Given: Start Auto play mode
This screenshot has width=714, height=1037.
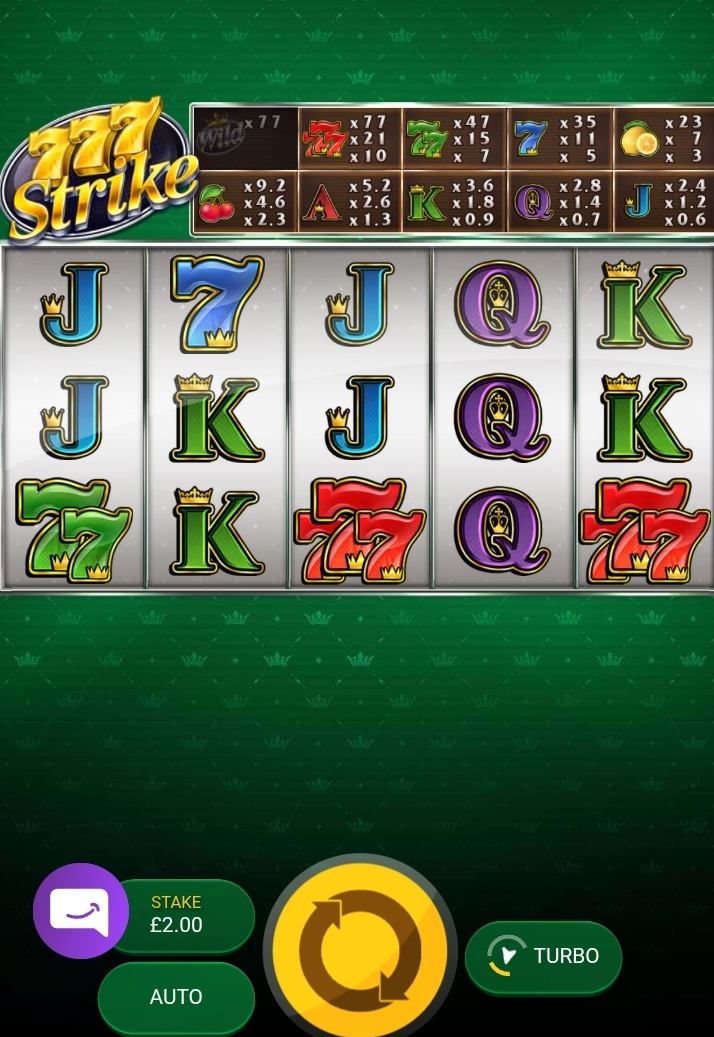Looking at the screenshot, I should (176, 997).
